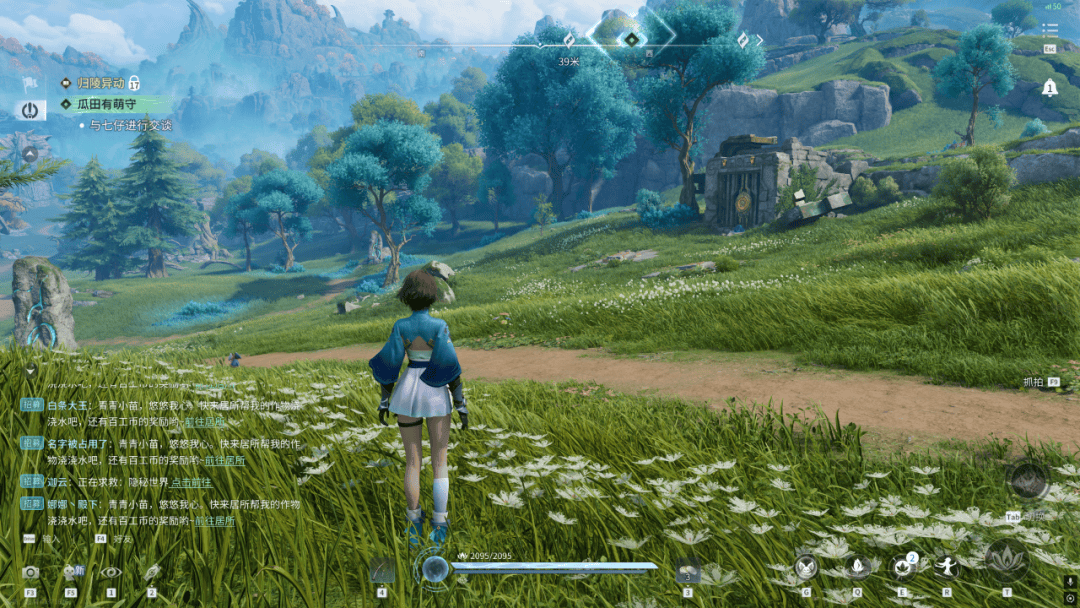Screen dimensions: 1080x608
Task: Click the 抓拍 snapshot button
Action: (x=1033, y=382)
